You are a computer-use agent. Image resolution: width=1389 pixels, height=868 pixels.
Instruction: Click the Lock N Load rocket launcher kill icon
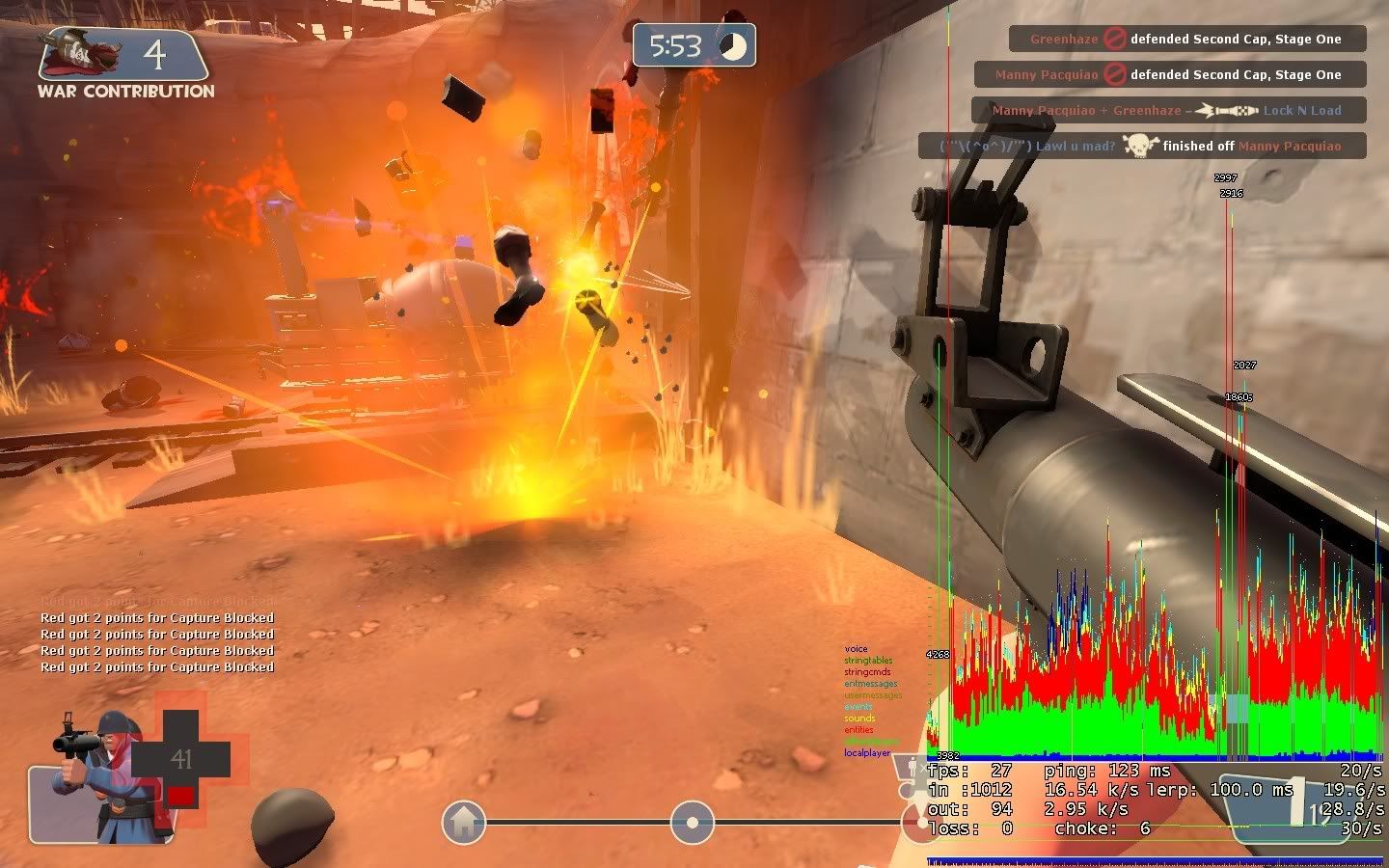(1224, 110)
